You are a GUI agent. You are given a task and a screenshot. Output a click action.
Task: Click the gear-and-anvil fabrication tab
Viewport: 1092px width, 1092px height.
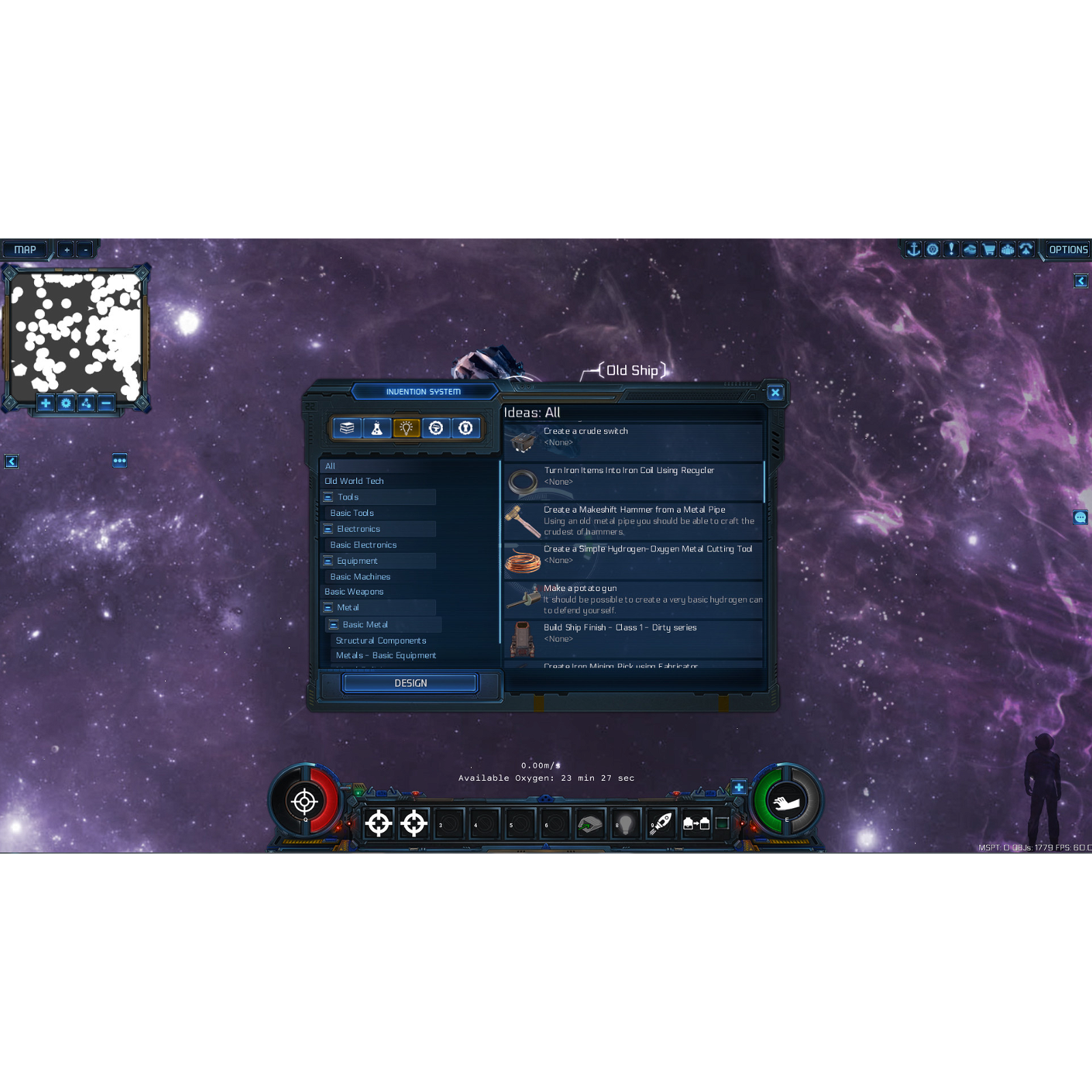tap(437, 428)
